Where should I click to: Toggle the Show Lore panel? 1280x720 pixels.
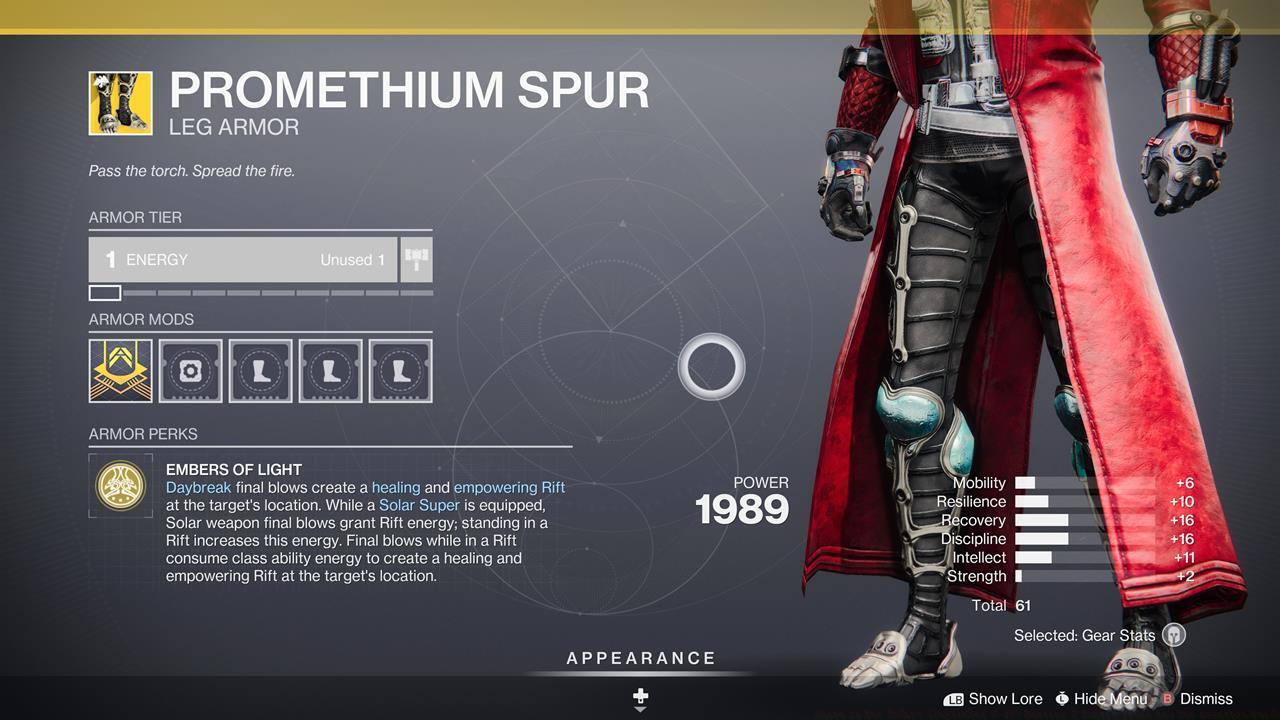click(x=993, y=699)
